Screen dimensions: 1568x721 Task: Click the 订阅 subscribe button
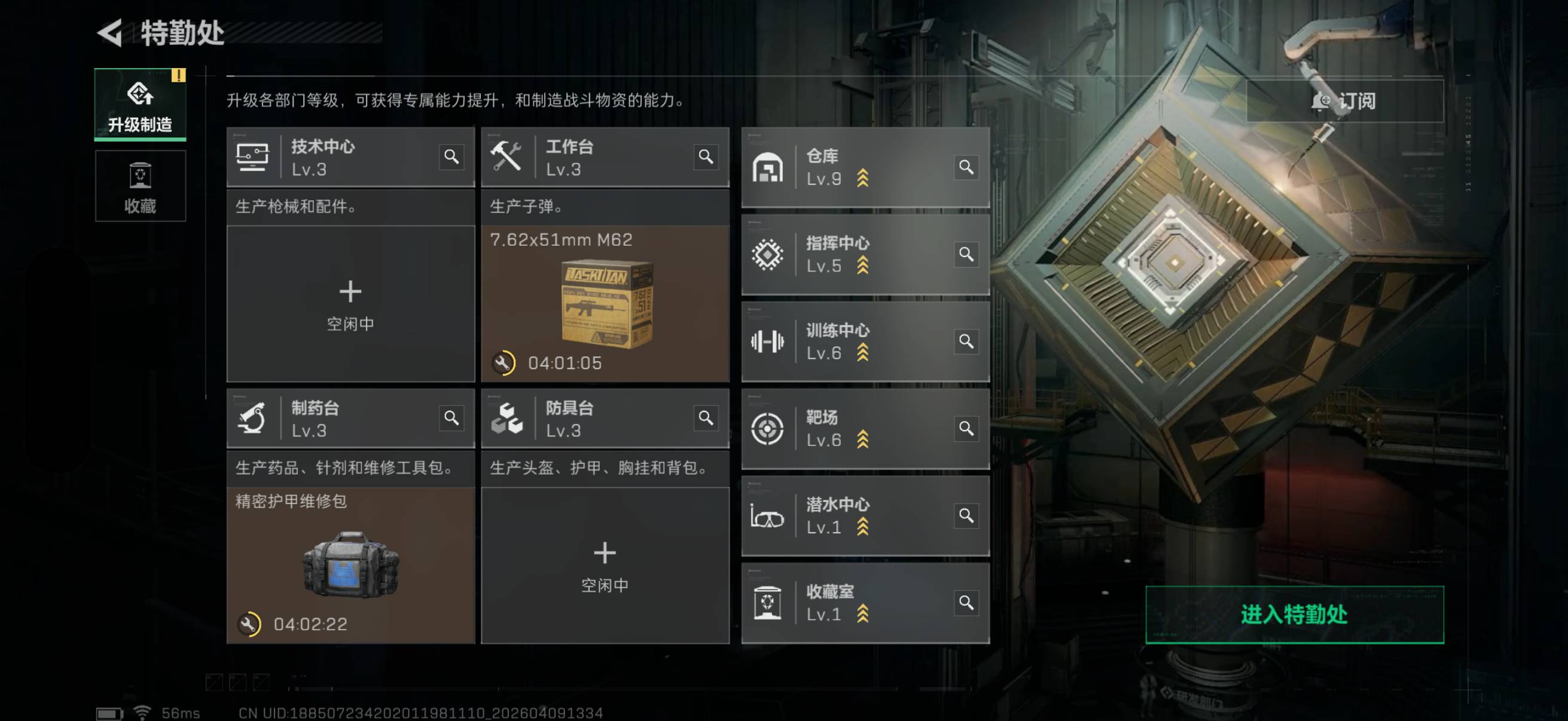click(1344, 101)
